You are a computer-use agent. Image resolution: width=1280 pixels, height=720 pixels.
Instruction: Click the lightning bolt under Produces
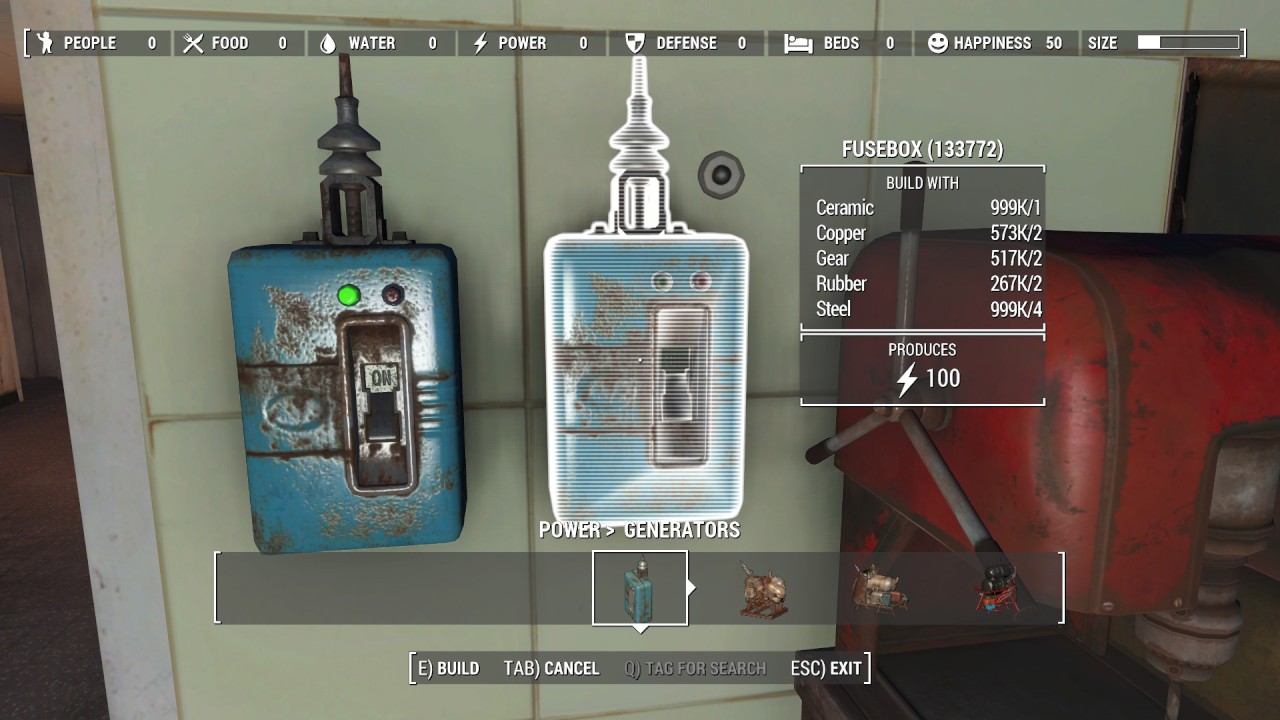[908, 379]
